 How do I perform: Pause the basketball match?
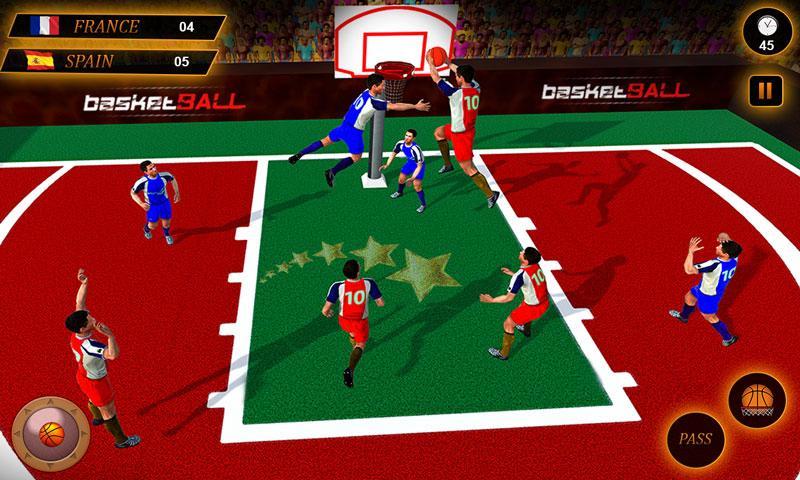coord(765,91)
